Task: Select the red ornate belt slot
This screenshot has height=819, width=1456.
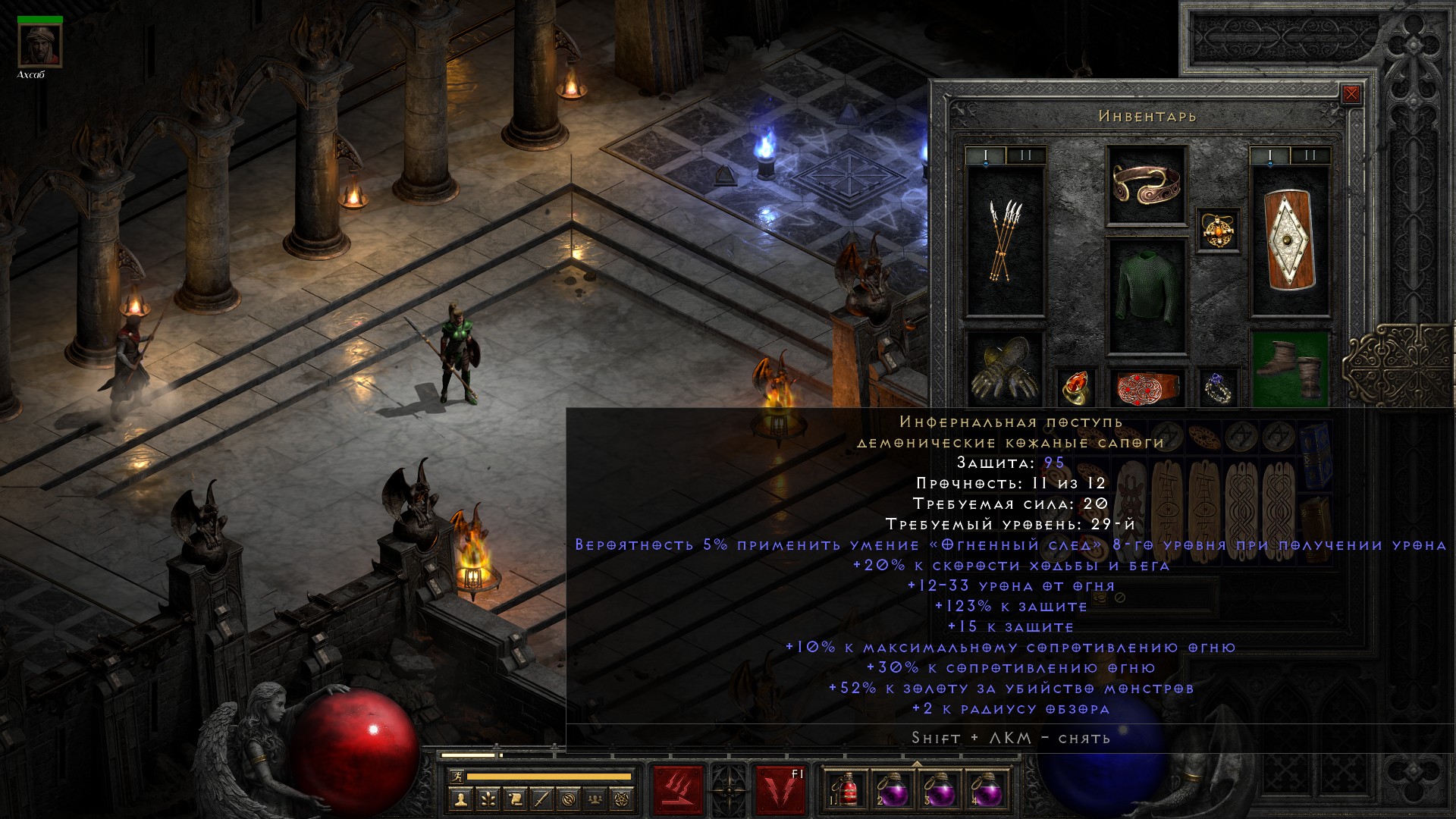Action: (1146, 387)
